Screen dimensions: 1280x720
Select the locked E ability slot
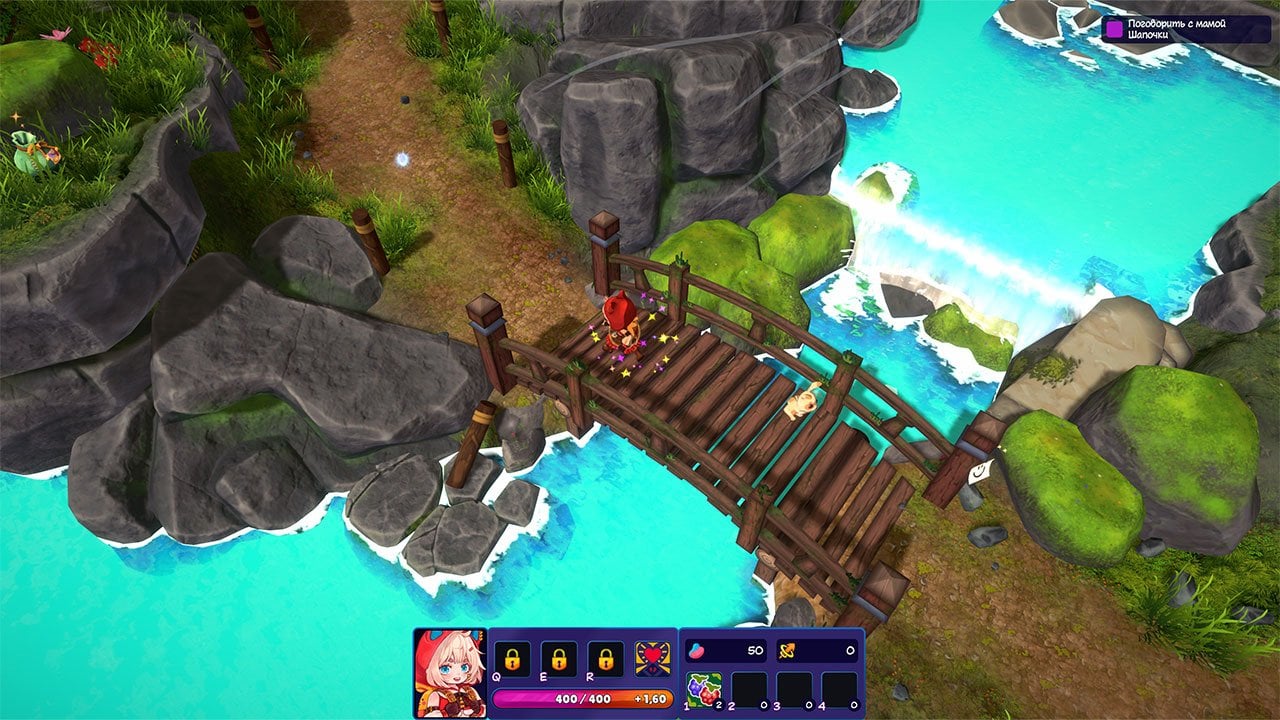pos(558,659)
